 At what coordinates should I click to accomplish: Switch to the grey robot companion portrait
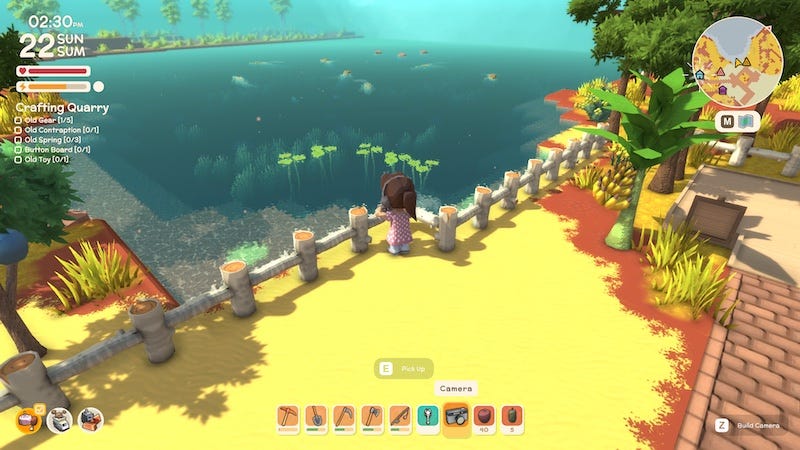tap(59, 420)
